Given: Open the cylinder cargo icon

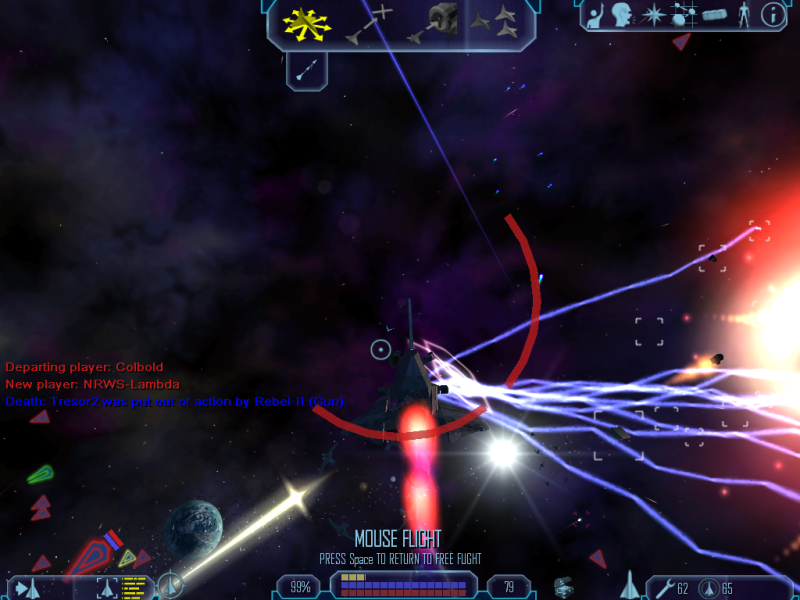Looking at the screenshot, I should 713,15.
